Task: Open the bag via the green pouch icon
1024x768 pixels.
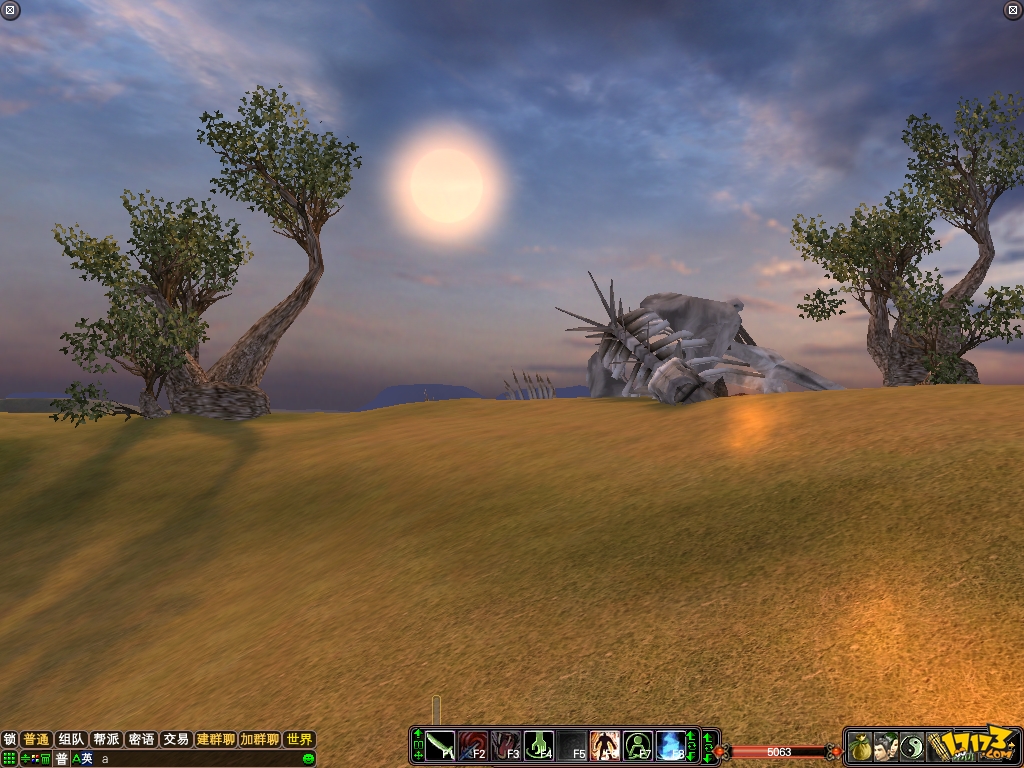Action: [x=860, y=746]
